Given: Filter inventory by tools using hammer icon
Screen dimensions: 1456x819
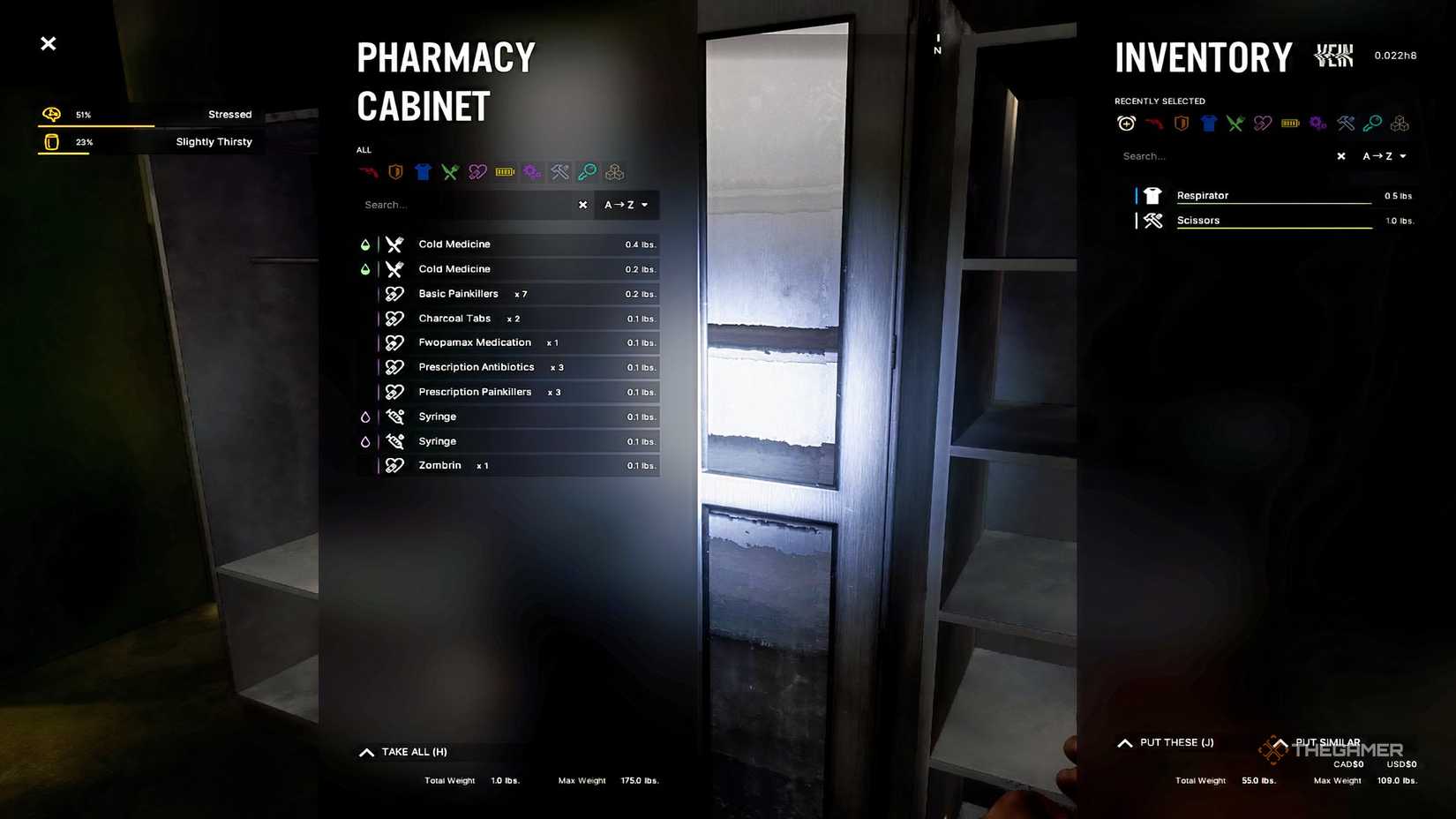Looking at the screenshot, I should click(x=1345, y=123).
